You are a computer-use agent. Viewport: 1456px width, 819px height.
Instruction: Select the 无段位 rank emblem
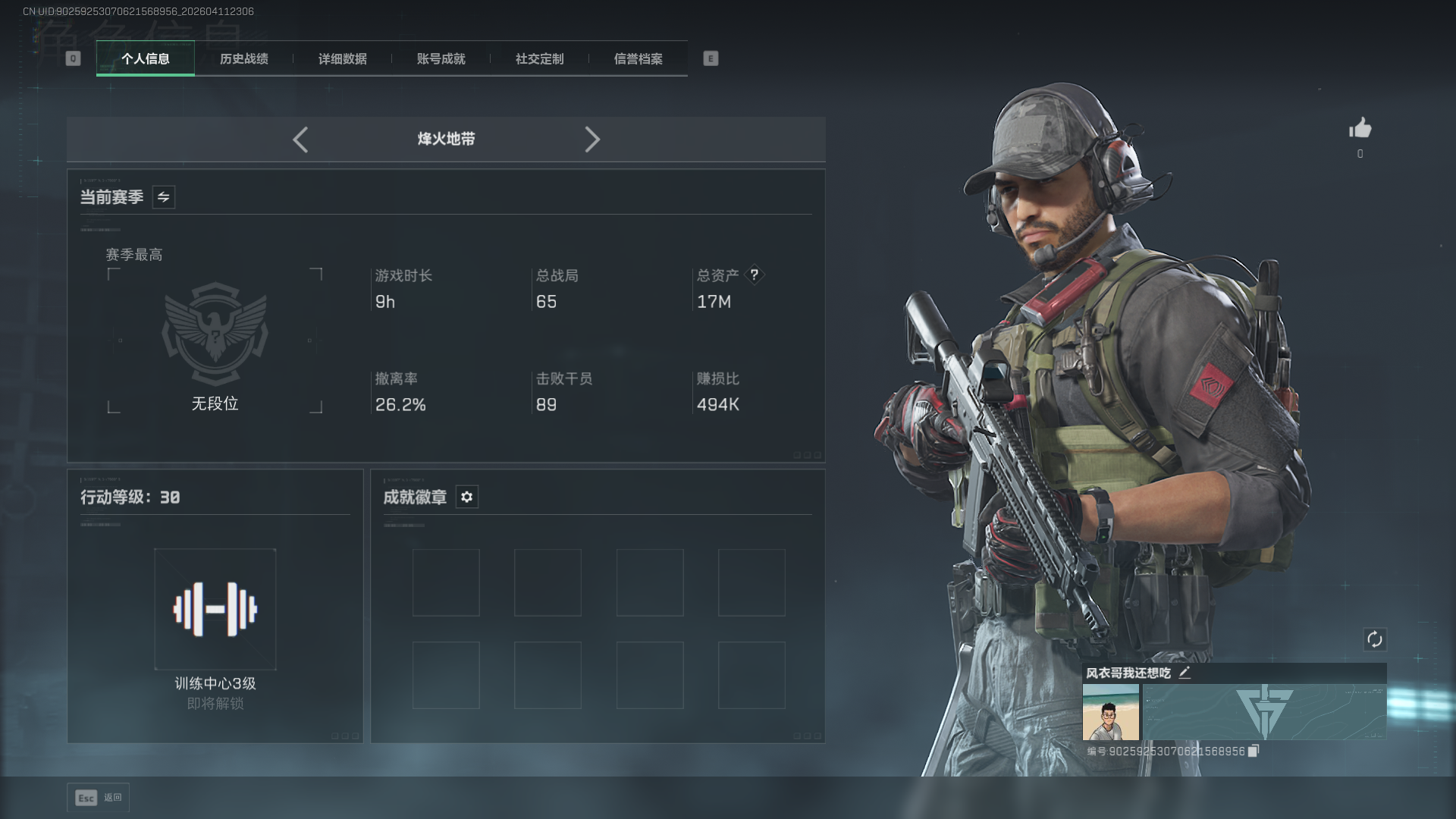(x=215, y=334)
